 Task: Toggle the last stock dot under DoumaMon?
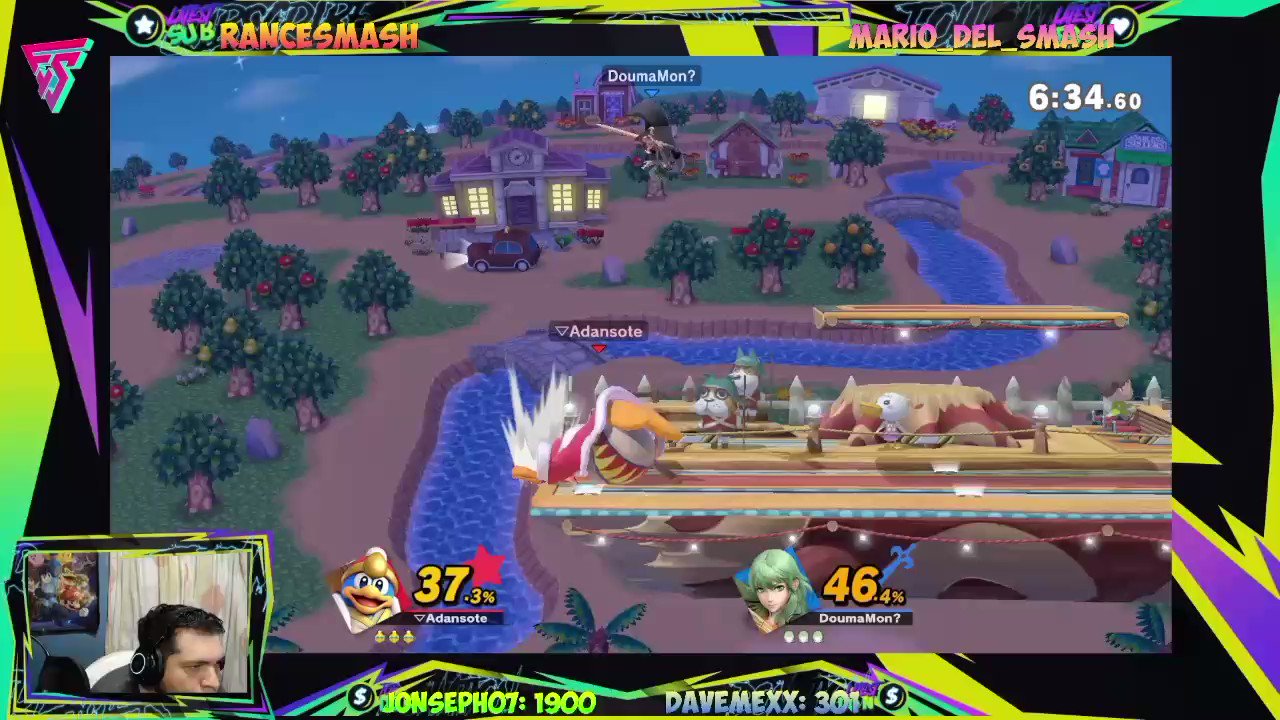pyautogui.click(x=818, y=637)
